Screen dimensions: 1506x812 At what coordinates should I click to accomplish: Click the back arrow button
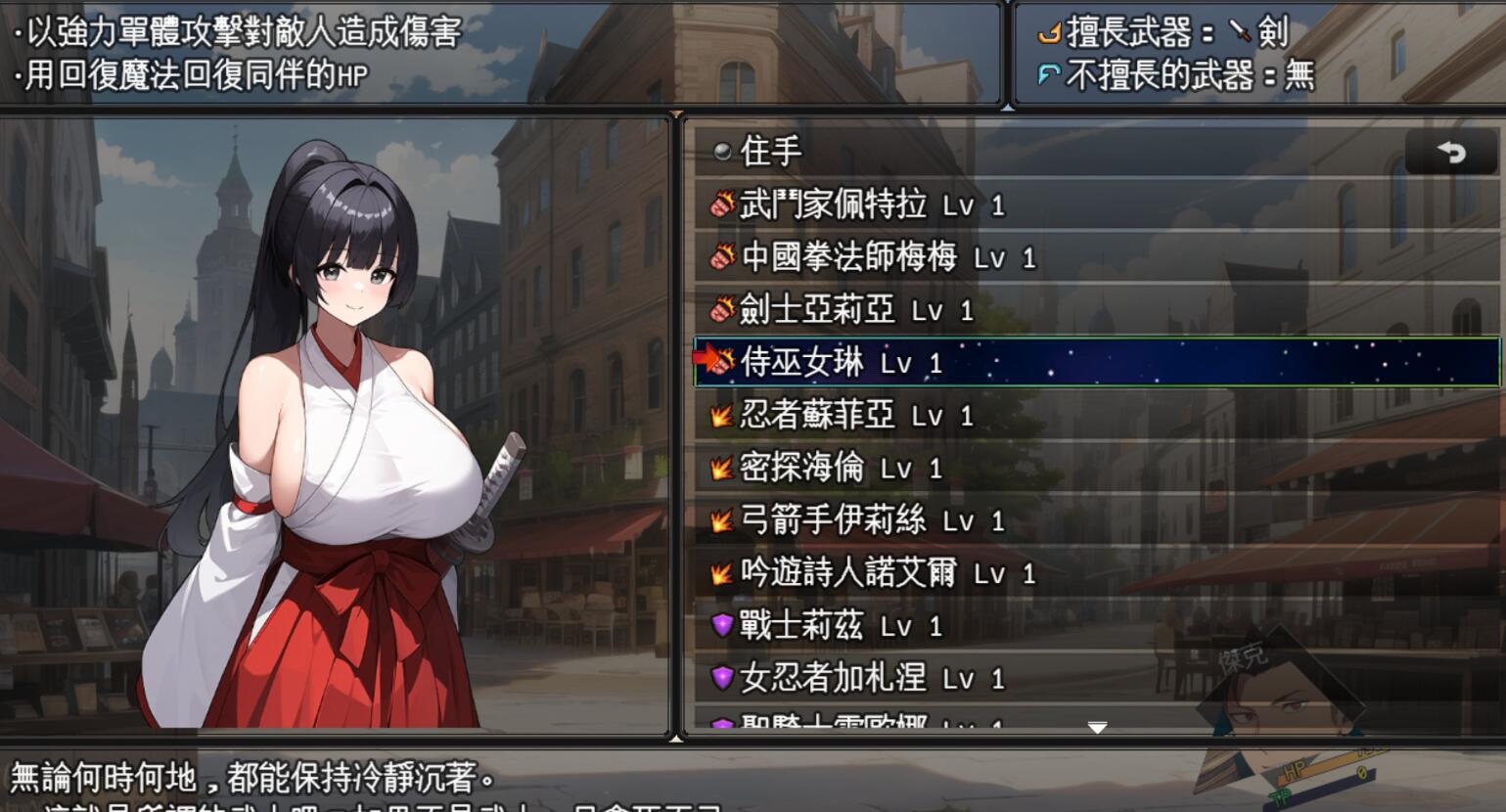coord(1451,153)
